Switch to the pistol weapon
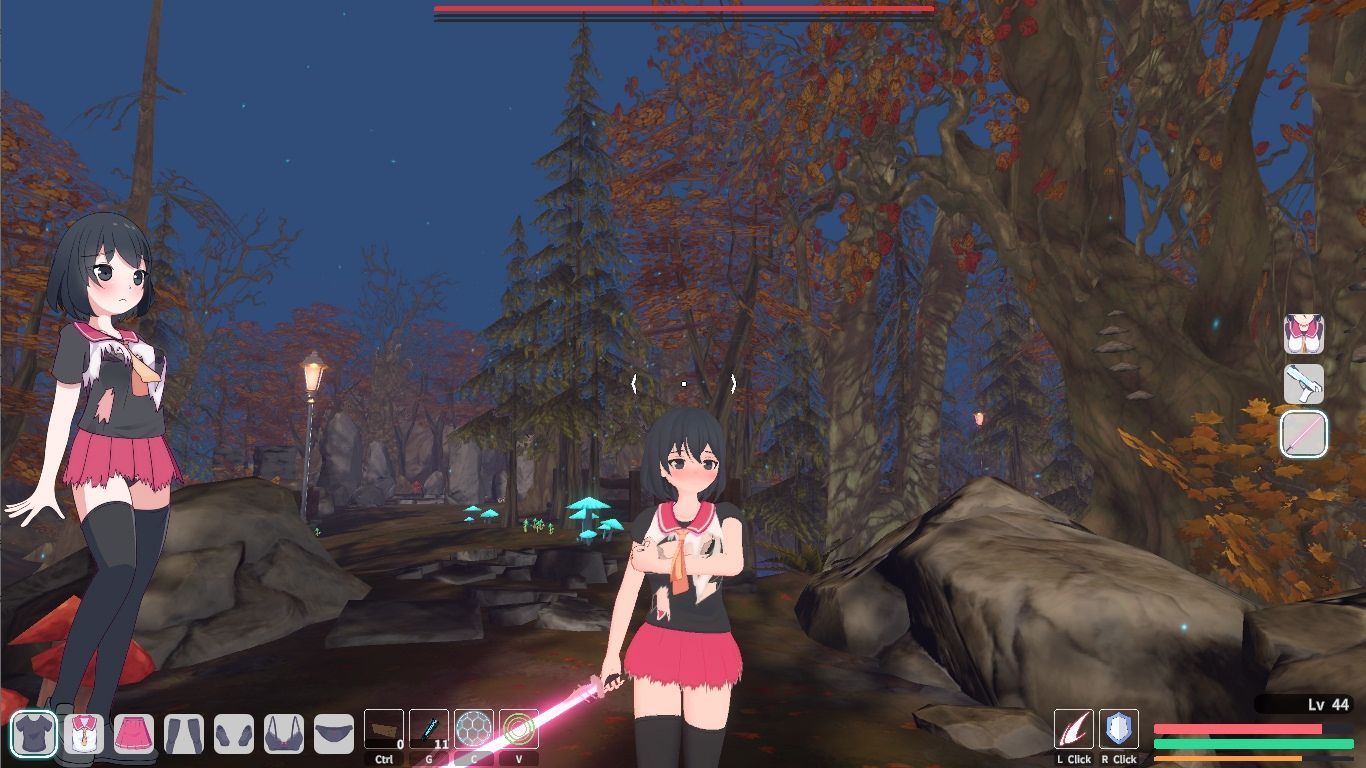Screen dimensions: 1366x768 pyautogui.click(x=1304, y=384)
